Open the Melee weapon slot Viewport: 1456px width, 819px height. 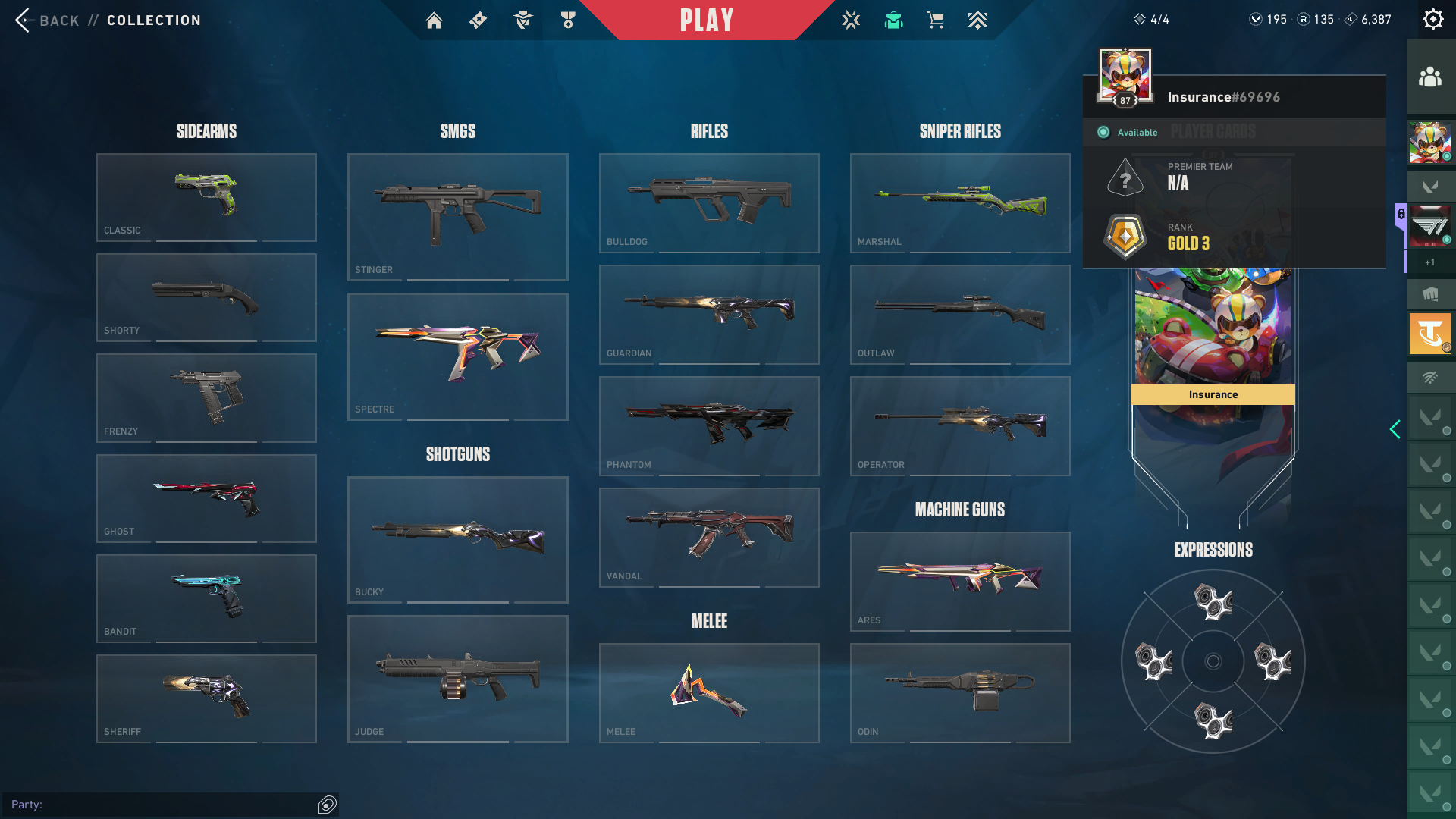[709, 692]
